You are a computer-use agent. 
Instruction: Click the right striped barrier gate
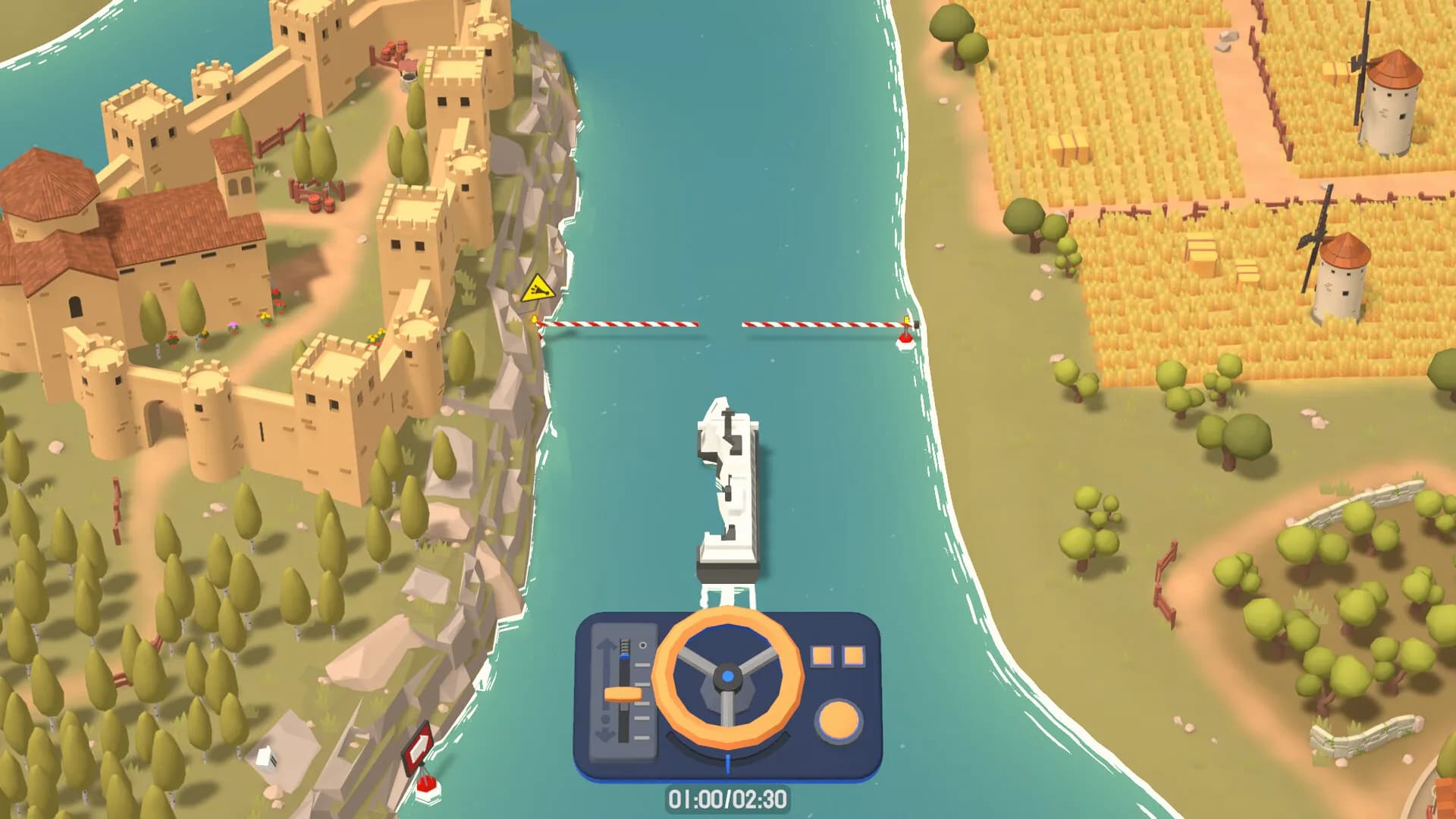[824, 325]
